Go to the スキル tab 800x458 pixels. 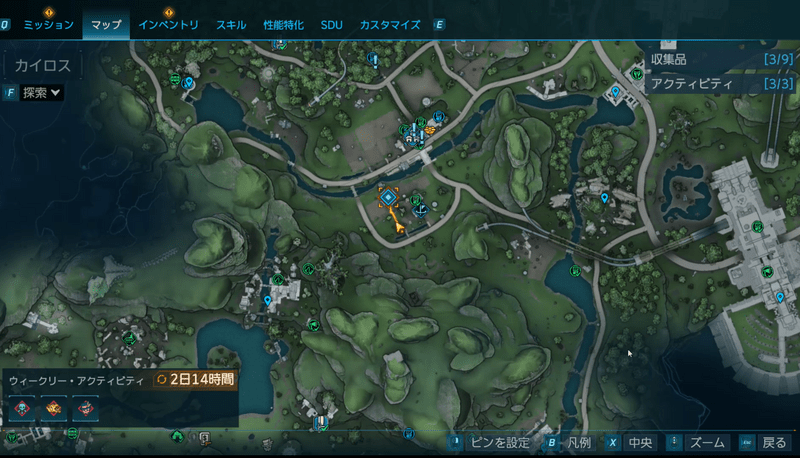pyautogui.click(x=231, y=24)
